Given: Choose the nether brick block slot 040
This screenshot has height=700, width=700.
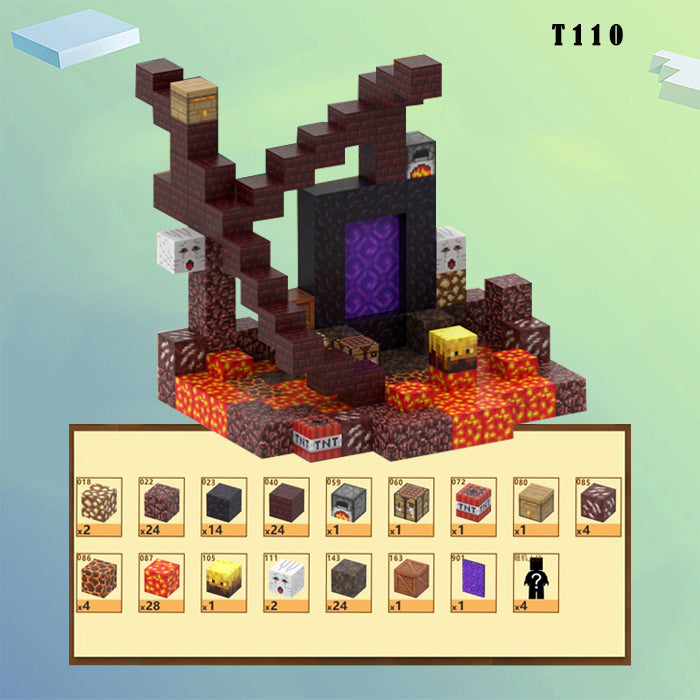Looking at the screenshot, I should point(285,506).
